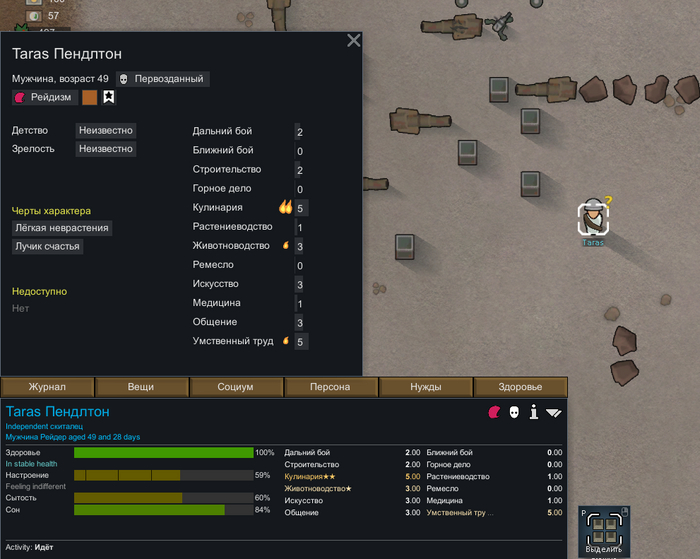Click the Неизвестно box next to Детство
The height and width of the screenshot is (559, 700).
click(106, 130)
